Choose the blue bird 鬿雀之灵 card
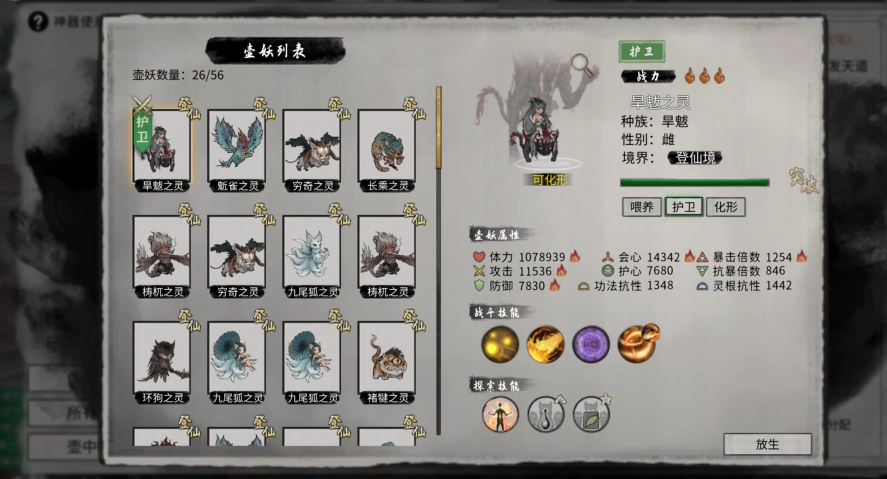Image resolution: width=887 pixels, height=479 pixels. [236, 146]
